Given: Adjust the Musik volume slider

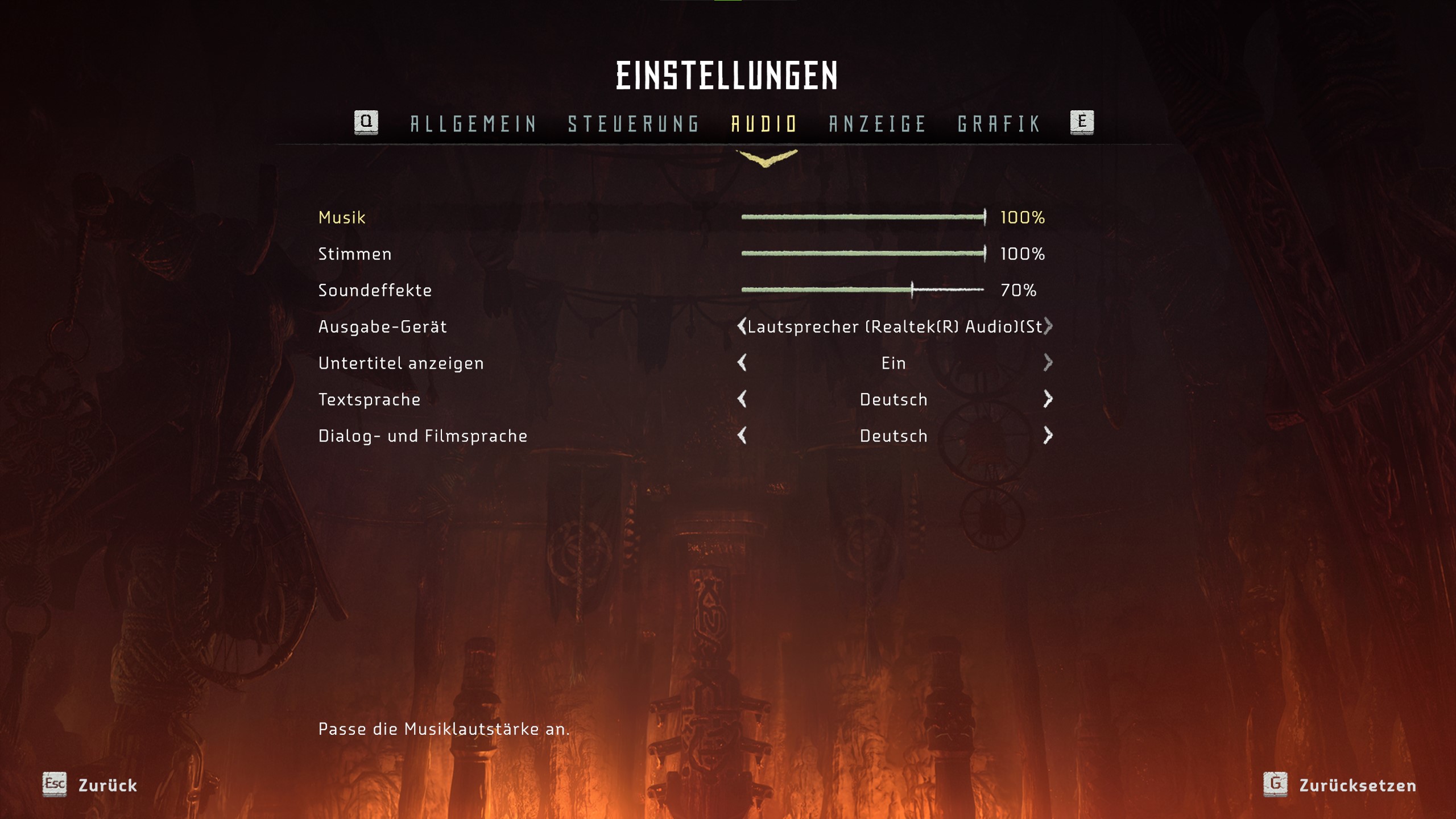Looking at the screenshot, I should coord(863,217).
